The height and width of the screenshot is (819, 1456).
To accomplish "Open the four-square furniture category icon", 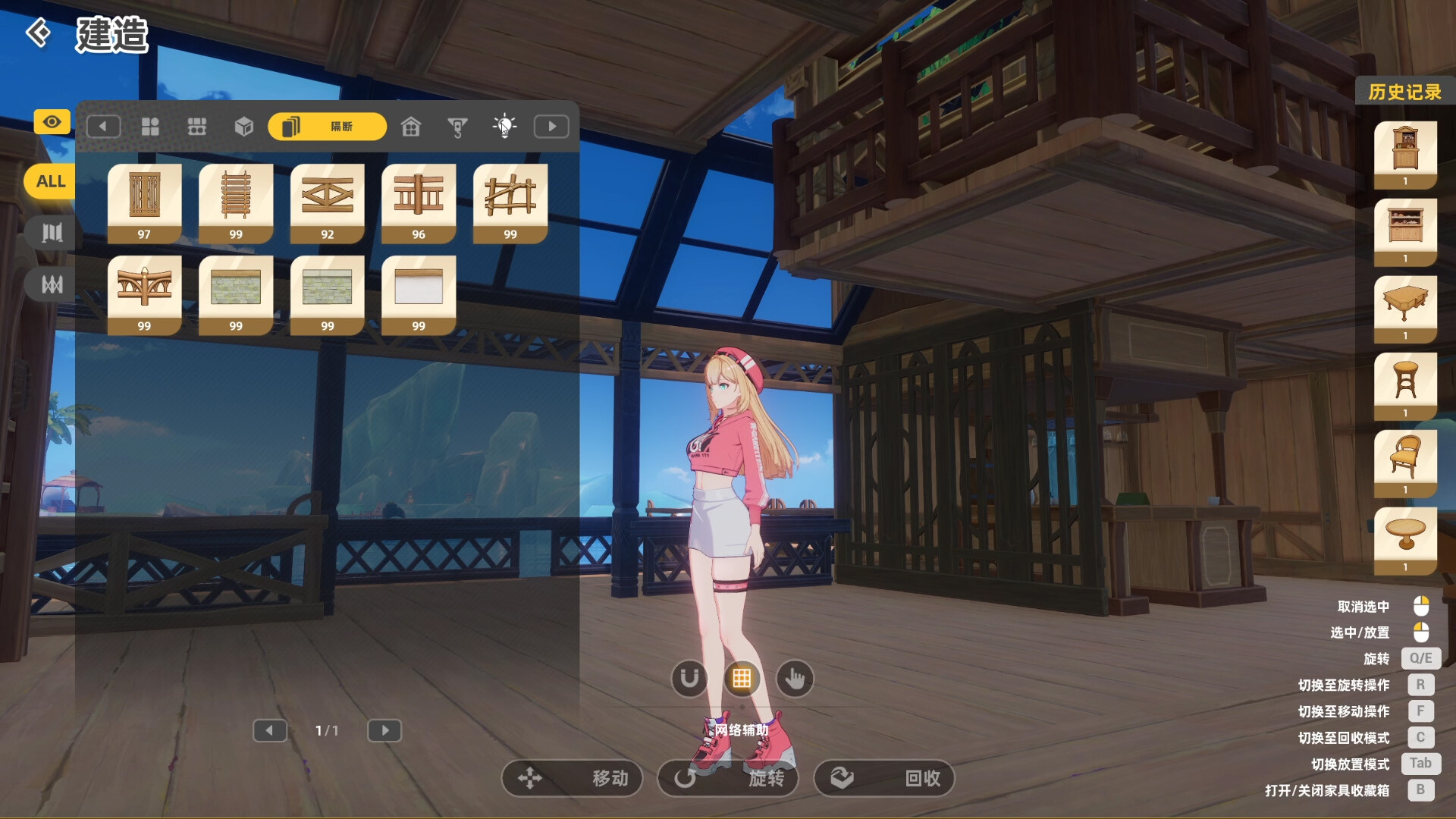I will click(x=150, y=127).
